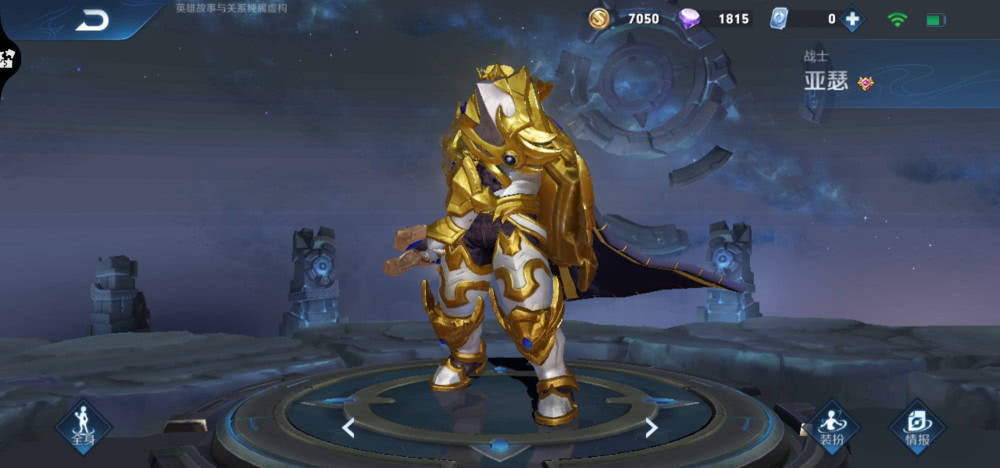Open the 全身 full-body view
This screenshot has width=1000, height=468.
[x=82, y=427]
